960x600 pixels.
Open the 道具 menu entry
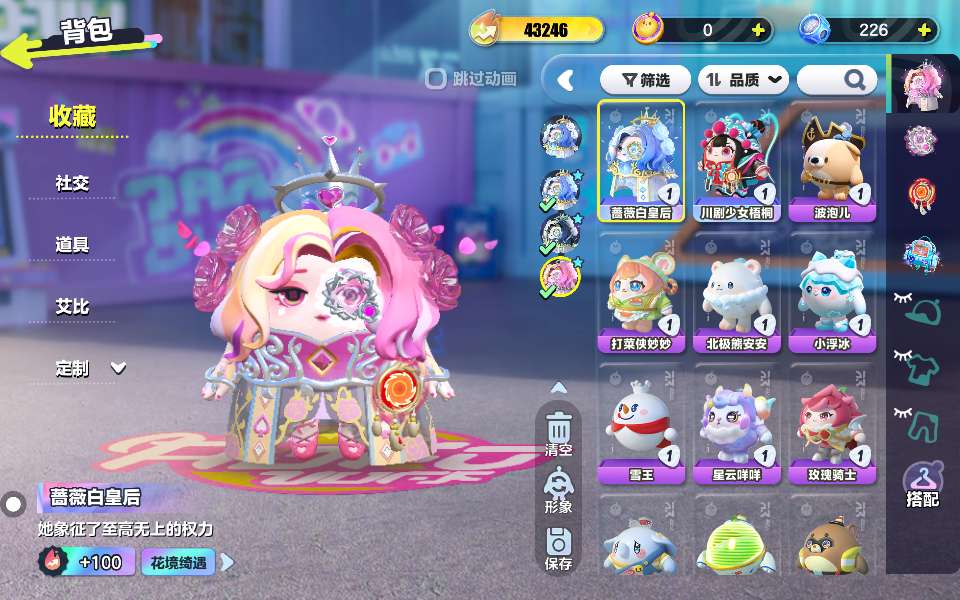tap(73, 245)
